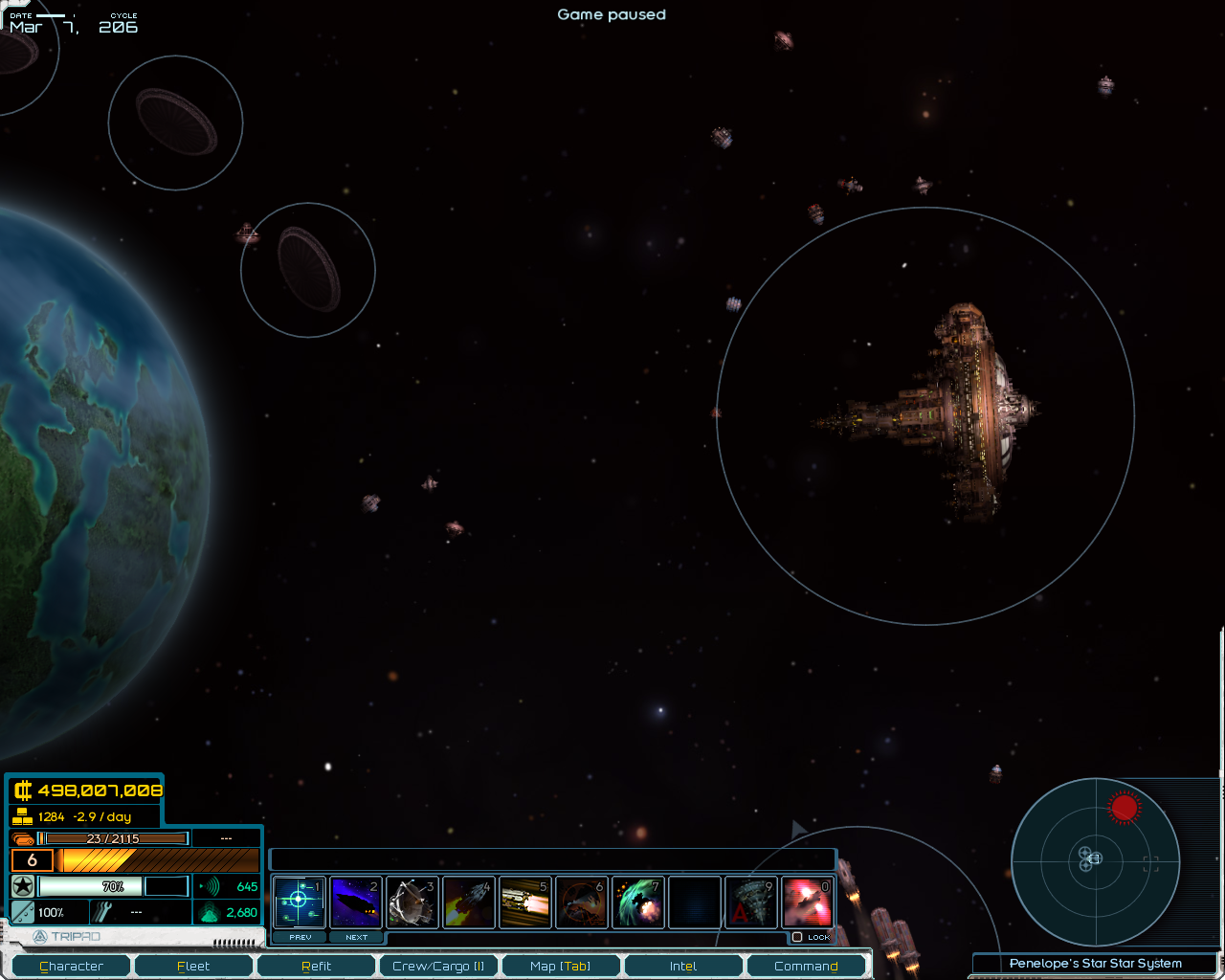Image resolution: width=1225 pixels, height=980 pixels.
Task: Click the sensor strength icon showing 2,680
Action: (209, 912)
